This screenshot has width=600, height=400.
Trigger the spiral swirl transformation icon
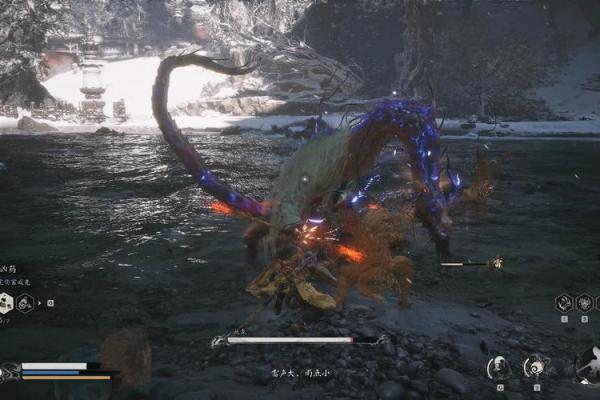536,367
